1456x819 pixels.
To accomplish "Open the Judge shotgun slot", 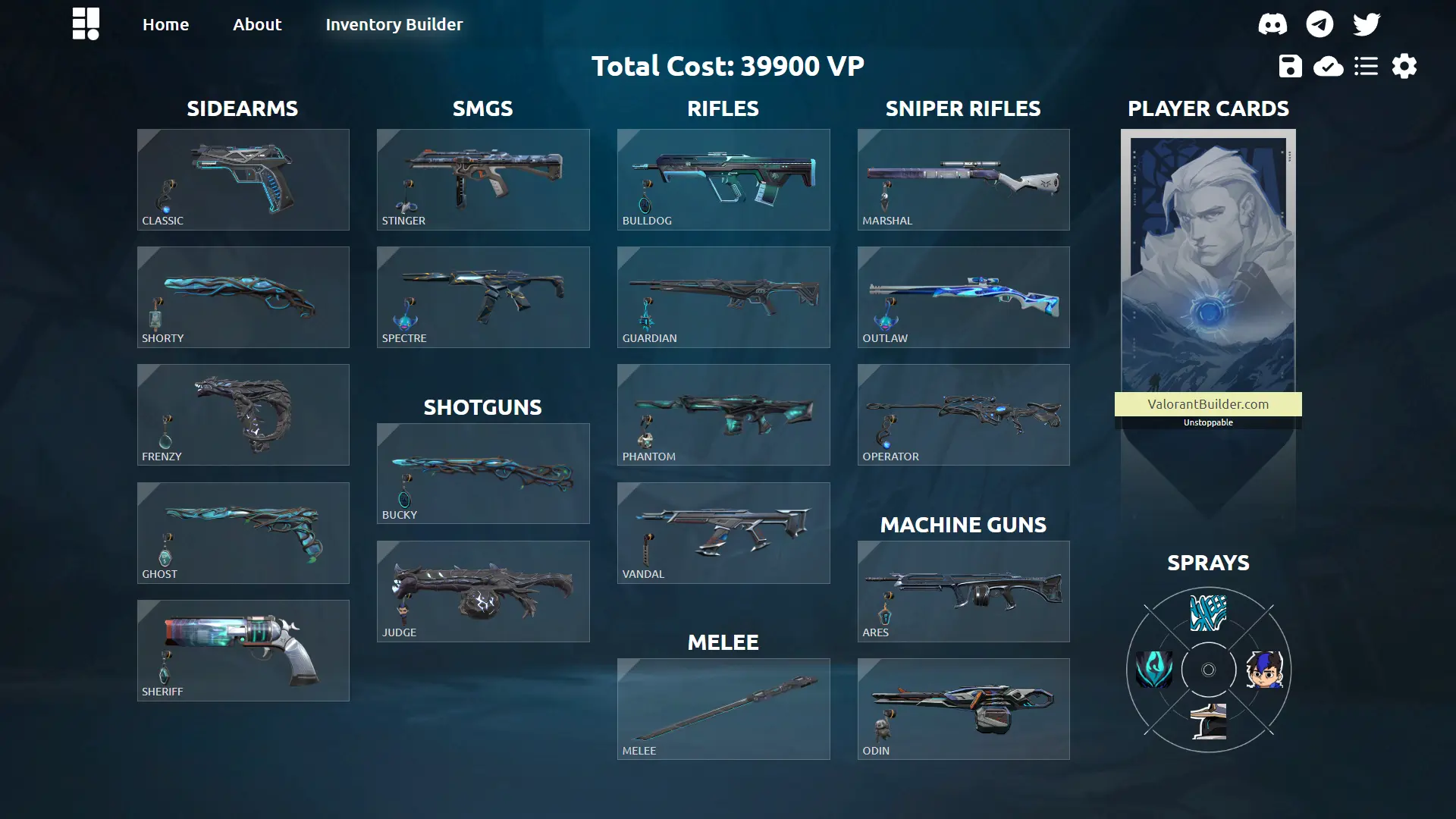I will point(483,591).
